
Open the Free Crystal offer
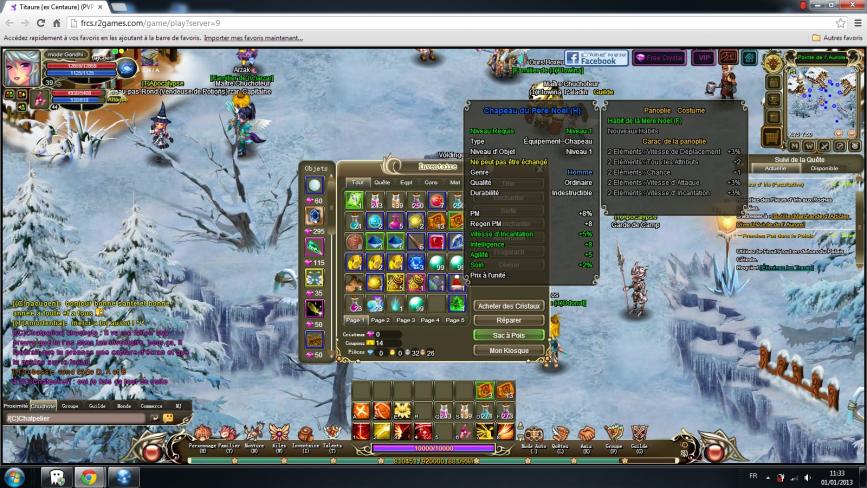(x=659, y=59)
